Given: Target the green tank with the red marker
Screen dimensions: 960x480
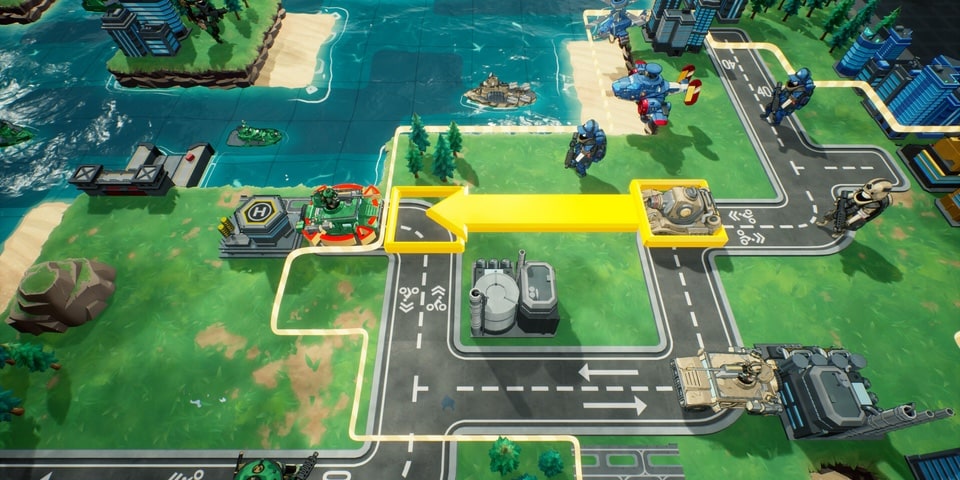Looking at the screenshot, I should click(341, 212).
